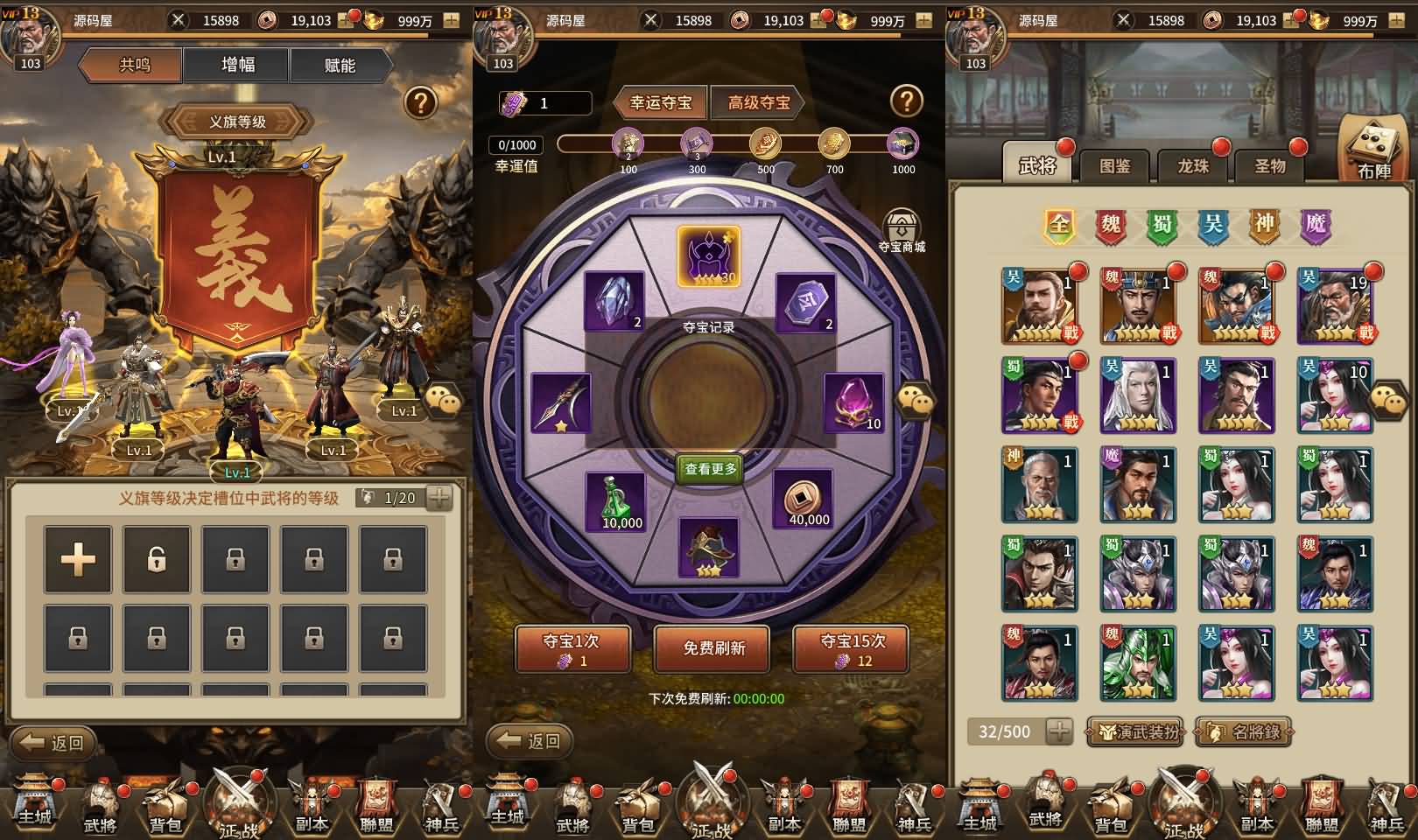Use 免费刷新 to refresh the wheel
Image resolution: width=1418 pixels, height=840 pixels.
(713, 648)
